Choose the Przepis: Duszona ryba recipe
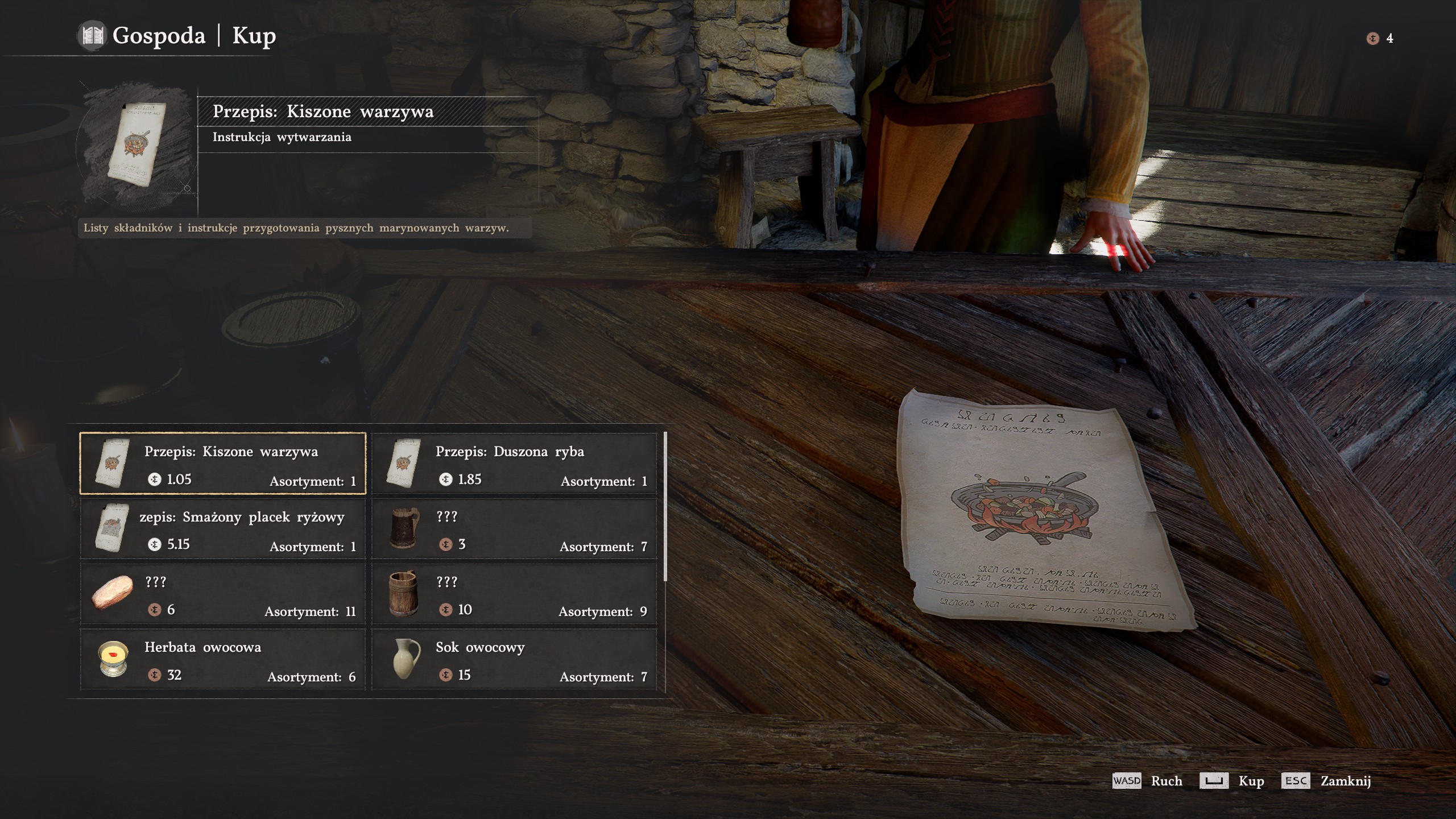The width and height of the screenshot is (1456, 819). coord(514,464)
